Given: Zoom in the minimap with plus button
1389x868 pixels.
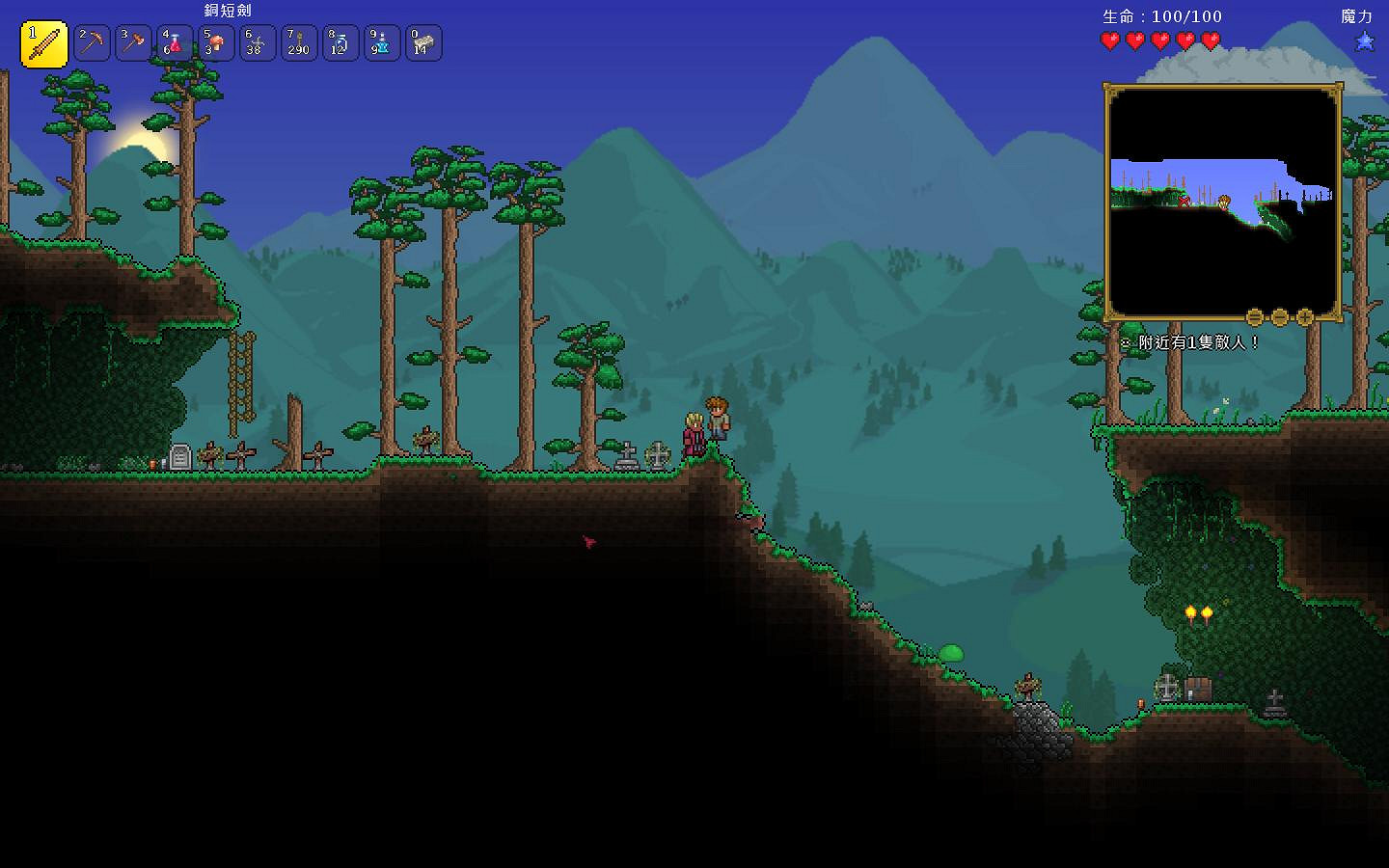Looking at the screenshot, I should (x=1305, y=317).
